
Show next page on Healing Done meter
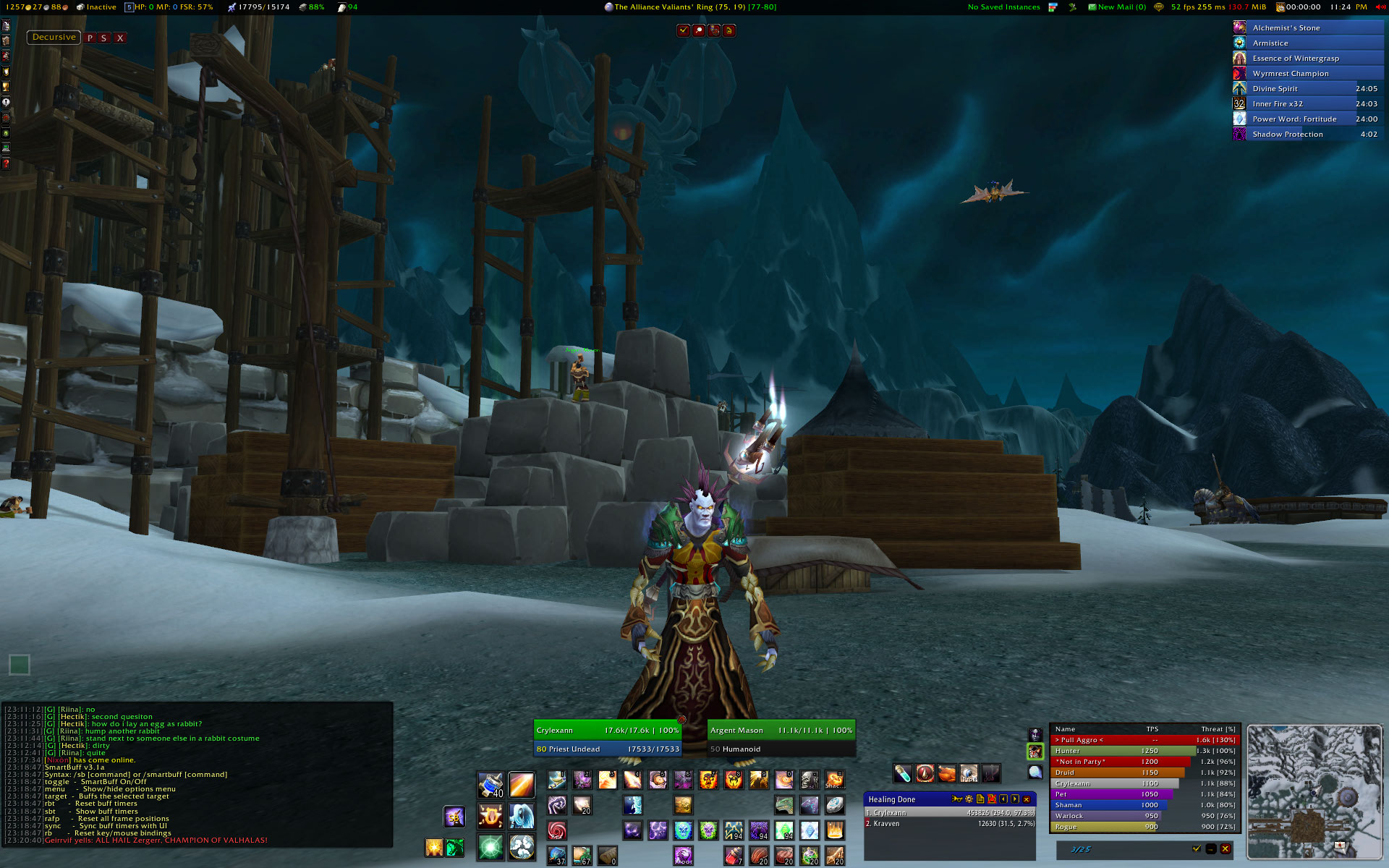pyautogui.click(x=1015, y=799)
